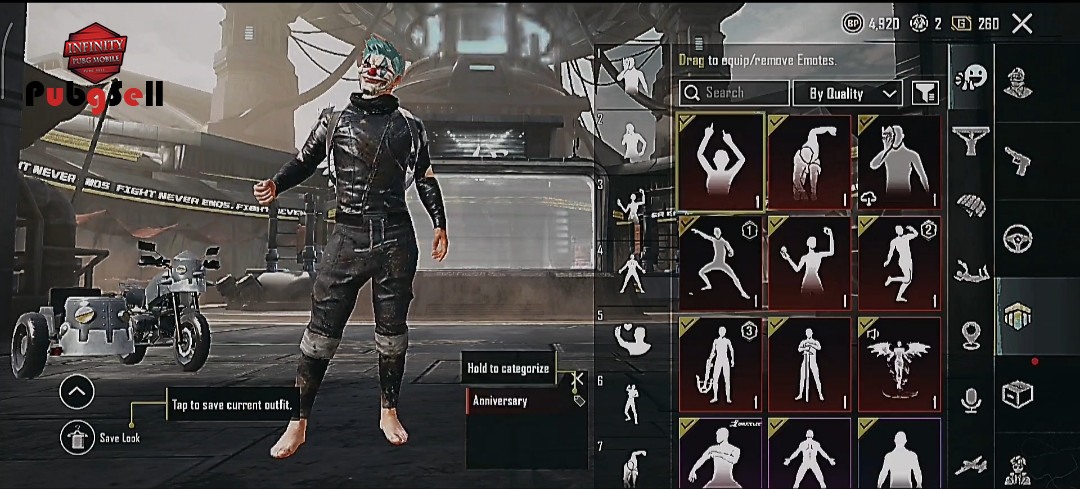Expand the up-arrow circle button
Screen dimensions: 1080x489
(77, 391)
